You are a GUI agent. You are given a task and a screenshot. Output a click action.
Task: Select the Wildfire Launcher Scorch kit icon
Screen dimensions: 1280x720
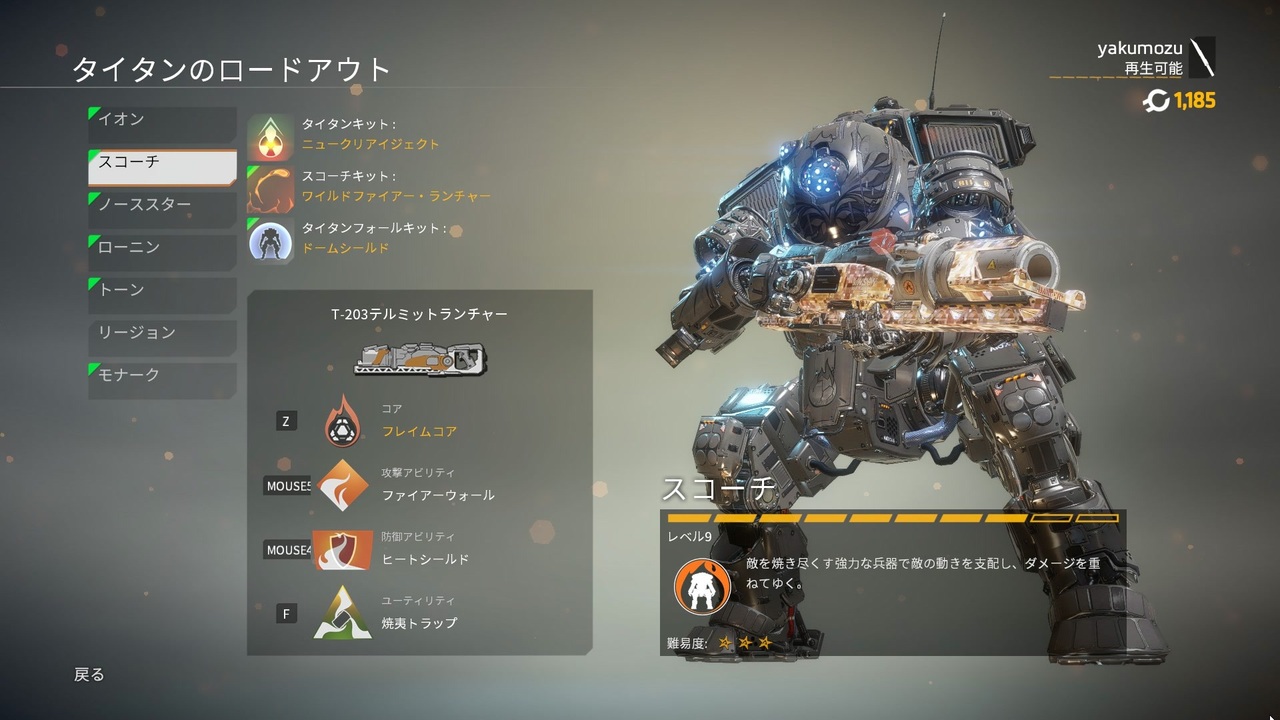pyautogui.click(x=271, y=189)
